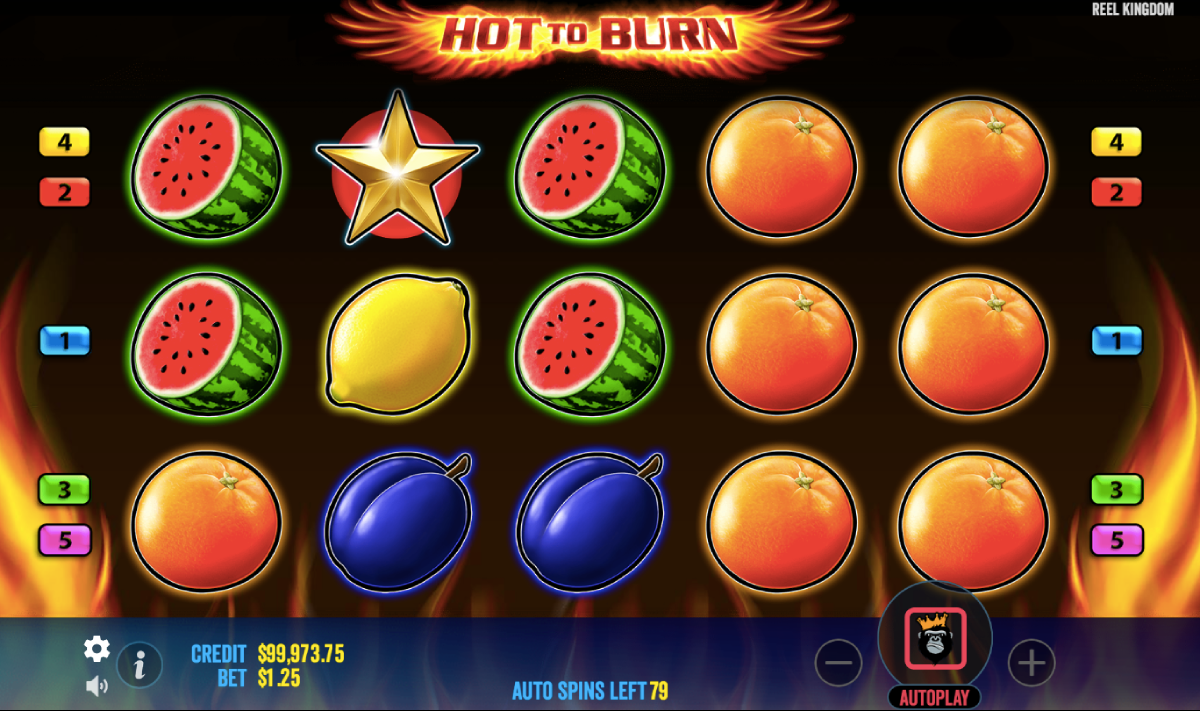Decrease the bet with minus button

point(838,662)
